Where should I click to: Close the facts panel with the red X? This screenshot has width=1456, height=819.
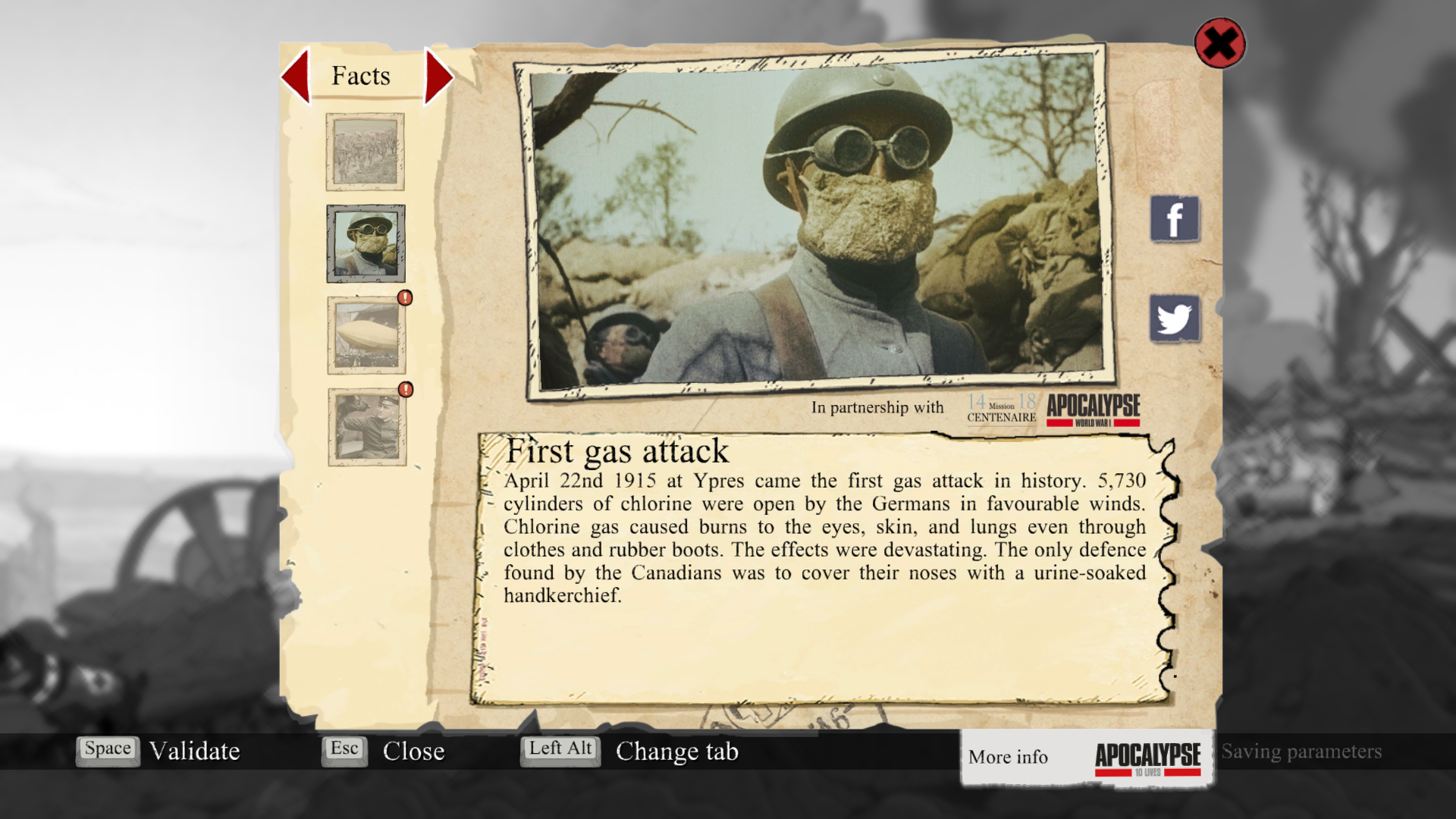1219,43
